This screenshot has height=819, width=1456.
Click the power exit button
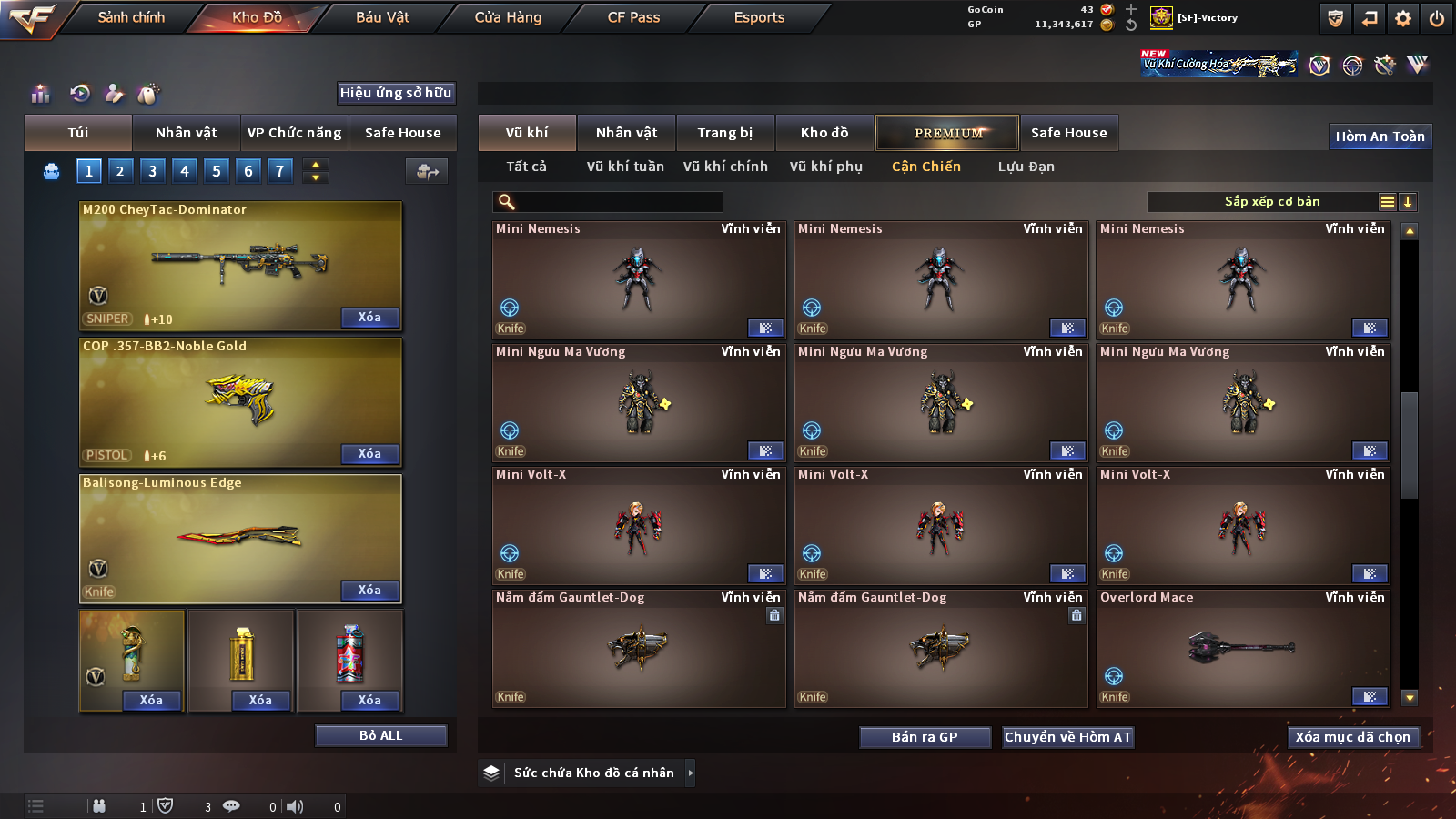(x=1437, y=18)
